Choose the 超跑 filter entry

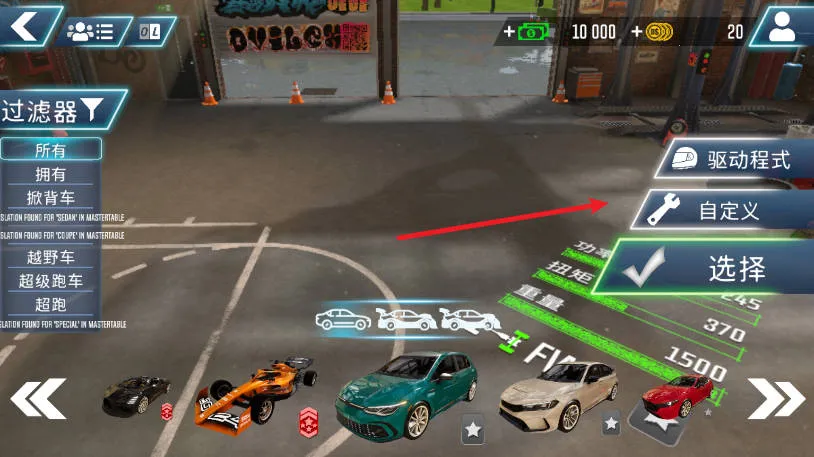[x=51, y=303]
